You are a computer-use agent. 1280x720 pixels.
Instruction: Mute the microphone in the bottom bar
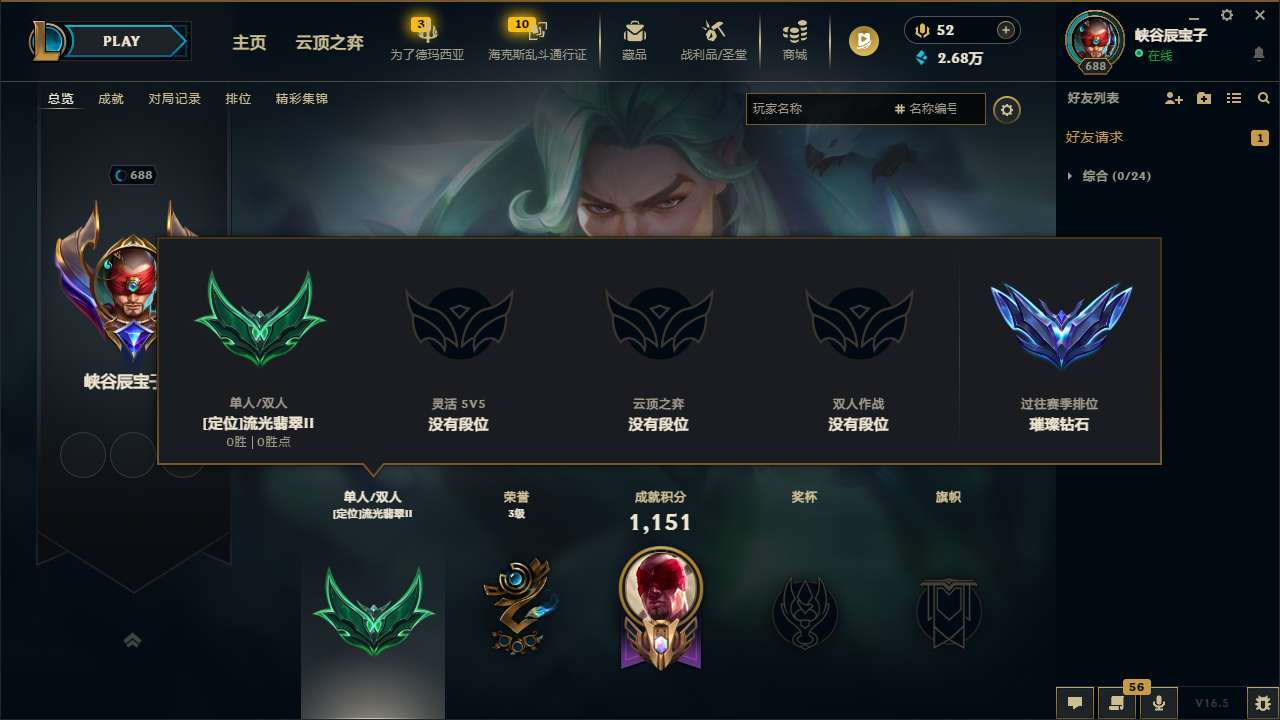tap(1158, 702)
